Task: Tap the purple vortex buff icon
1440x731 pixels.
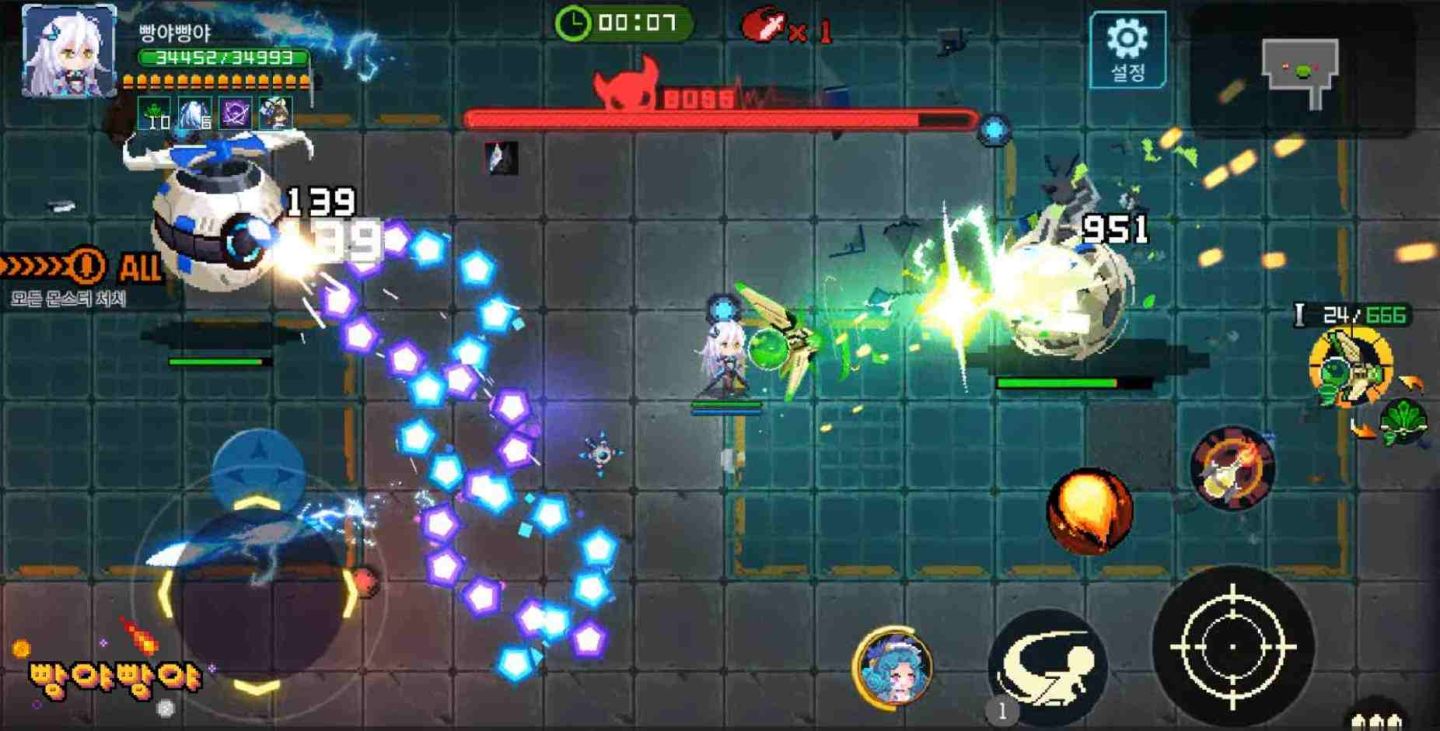Action: click(x=233, y=112)
